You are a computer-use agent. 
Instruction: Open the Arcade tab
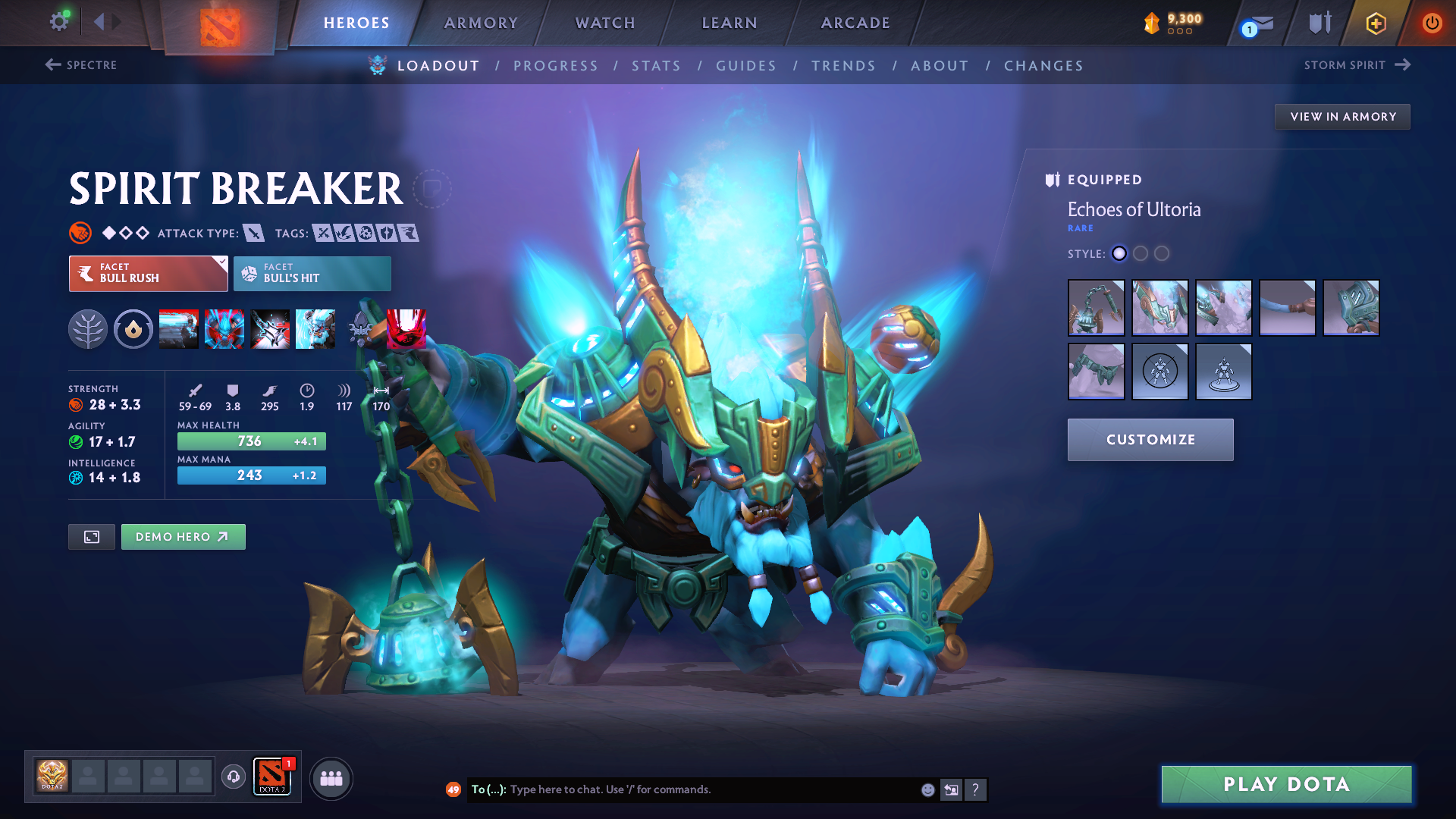click(x=855, y=23)
